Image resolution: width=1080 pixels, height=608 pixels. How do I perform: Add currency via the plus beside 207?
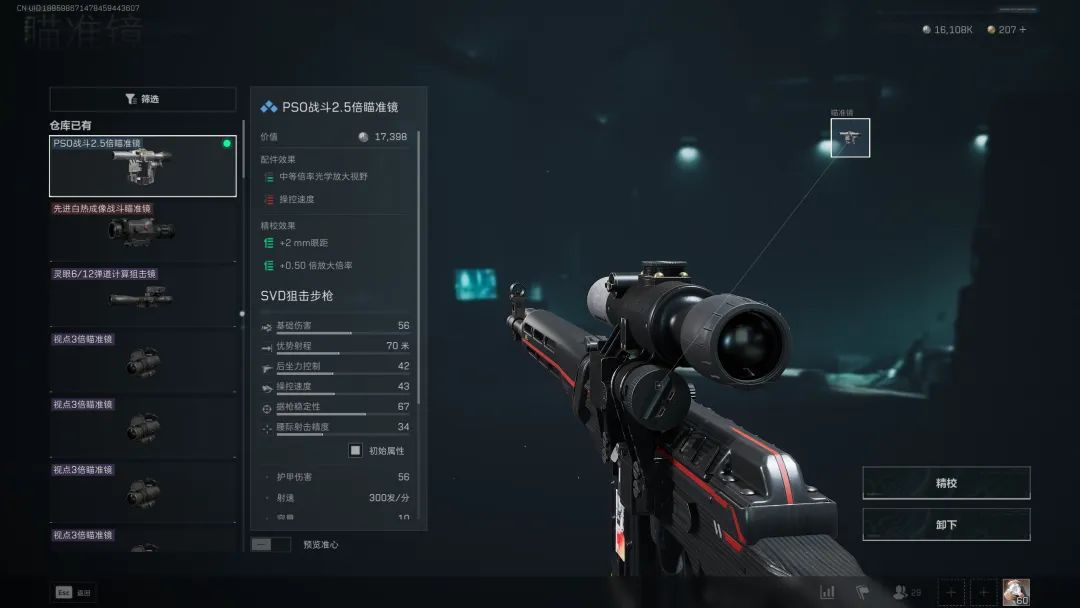(x=1022, y=30)
